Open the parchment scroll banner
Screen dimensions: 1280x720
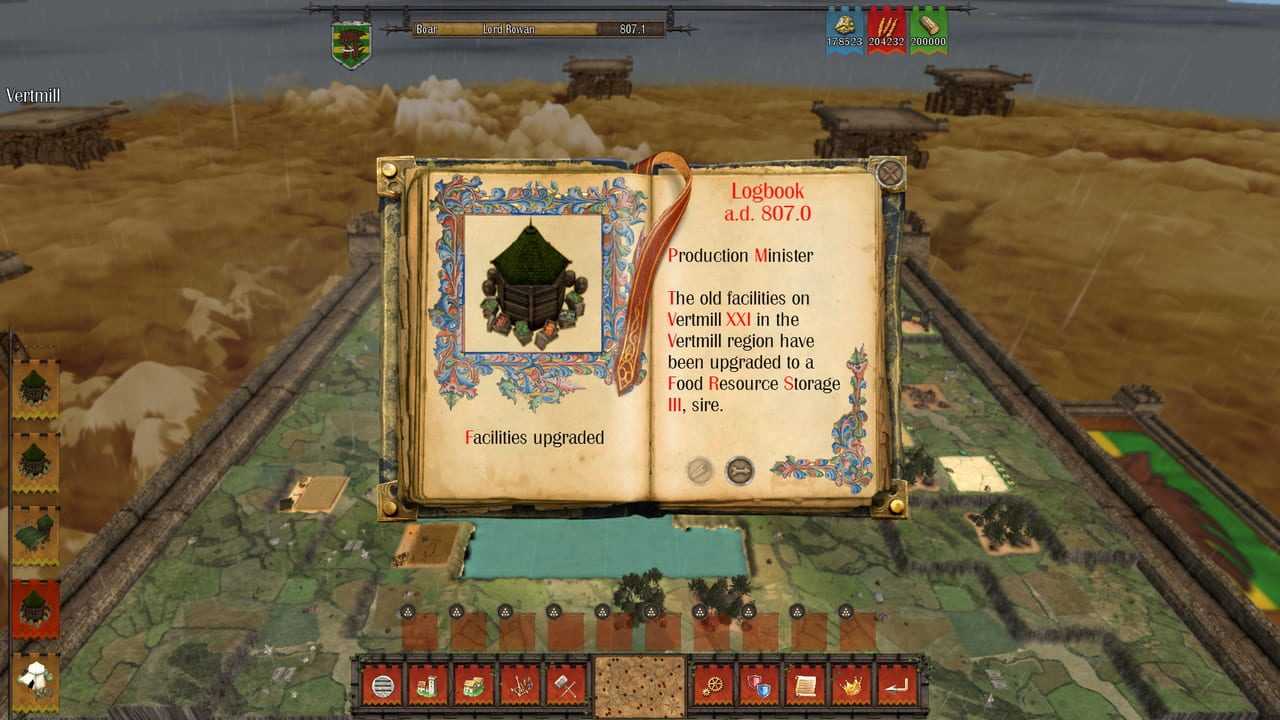coord(805,686)
